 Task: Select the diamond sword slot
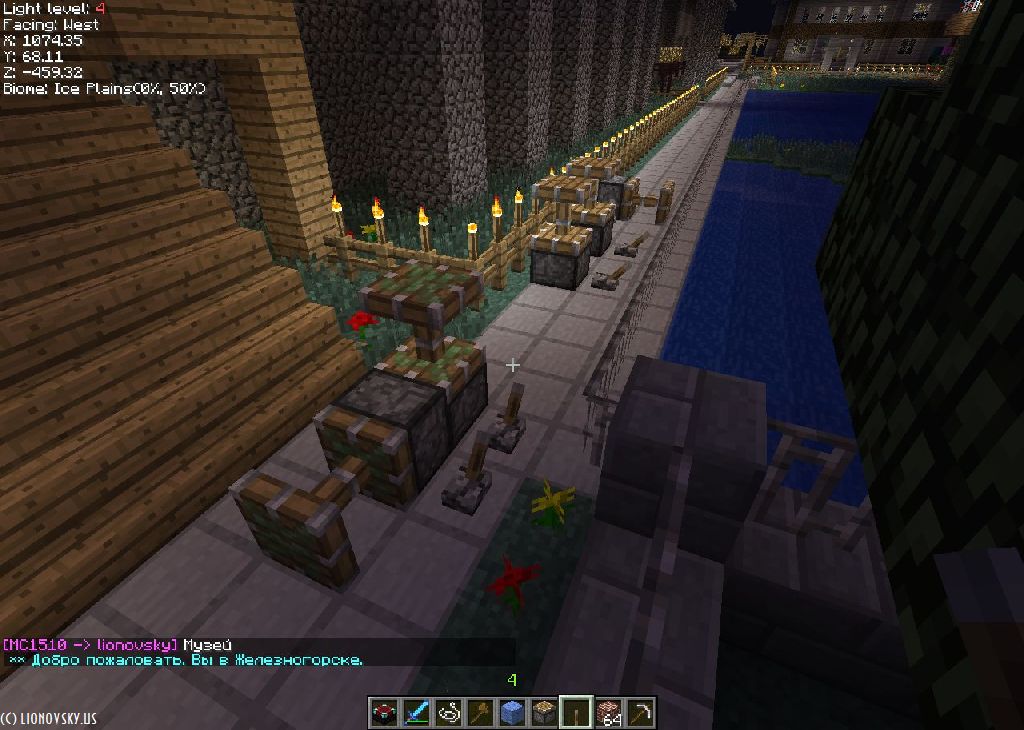[x=415, y=712]
